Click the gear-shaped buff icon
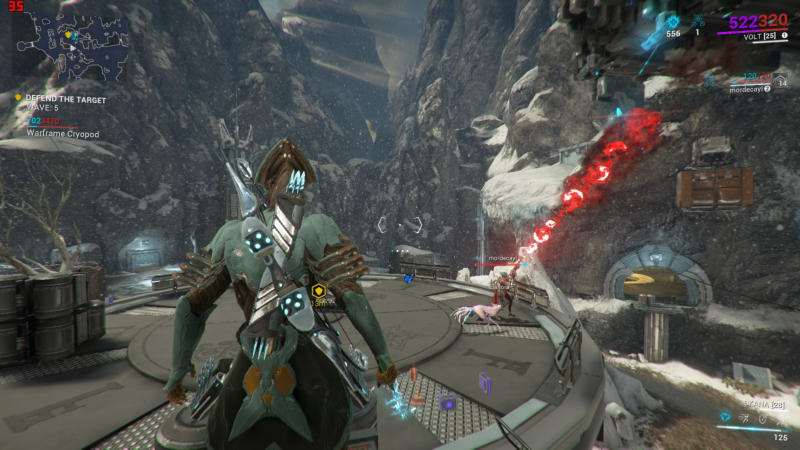Viewport: 800px width, 450px height. click(x=673, y=21)
